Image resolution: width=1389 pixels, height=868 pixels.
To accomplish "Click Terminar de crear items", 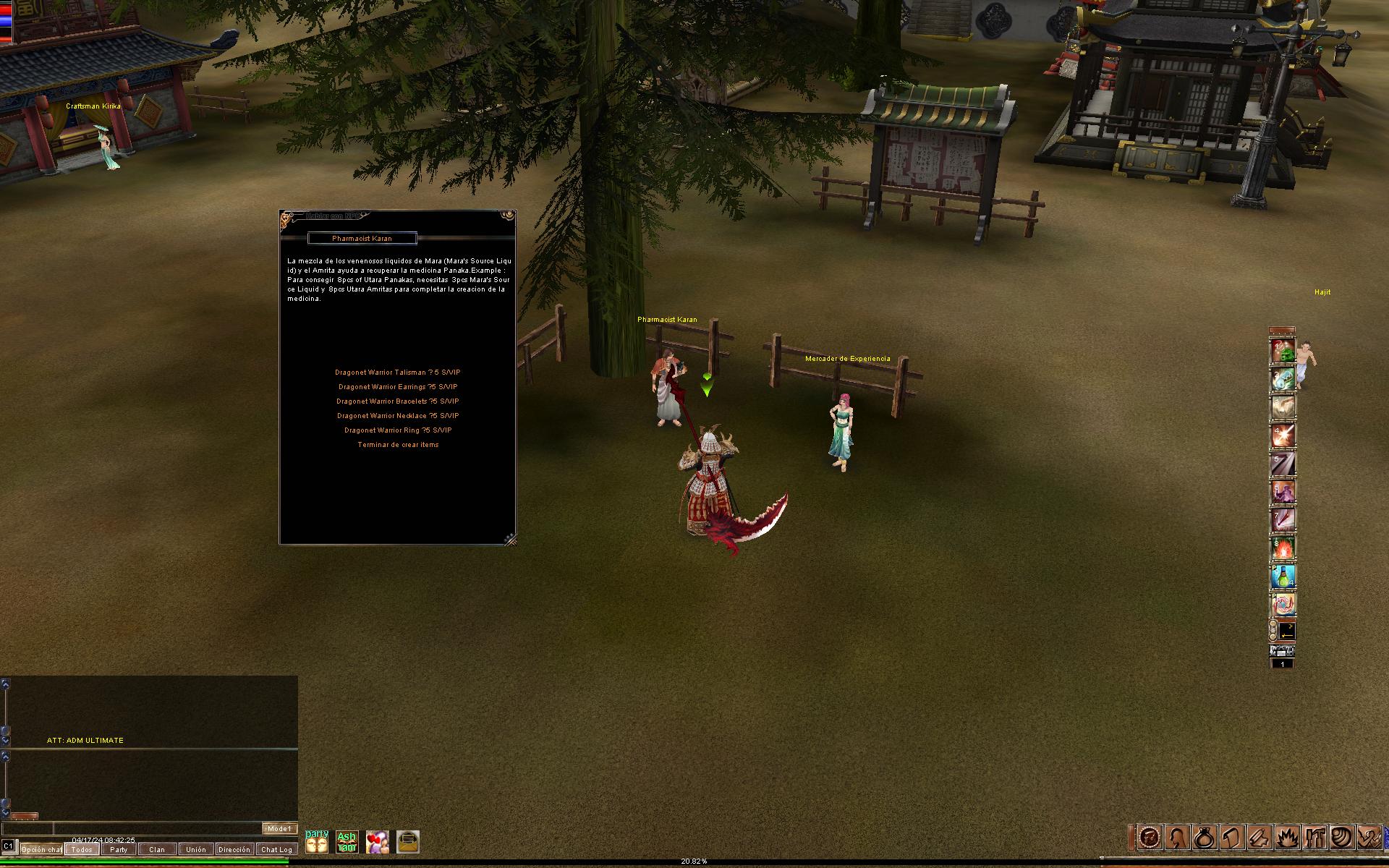I will pos(397,445).
